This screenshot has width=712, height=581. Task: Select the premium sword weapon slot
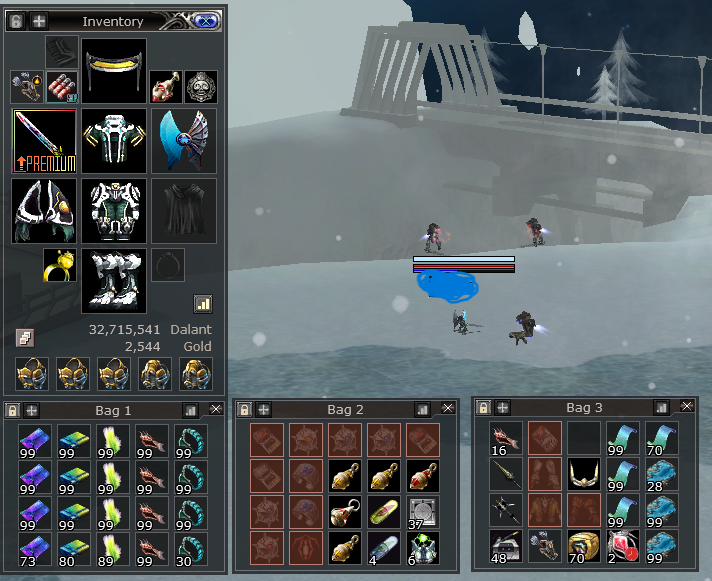tap(44, 141)
